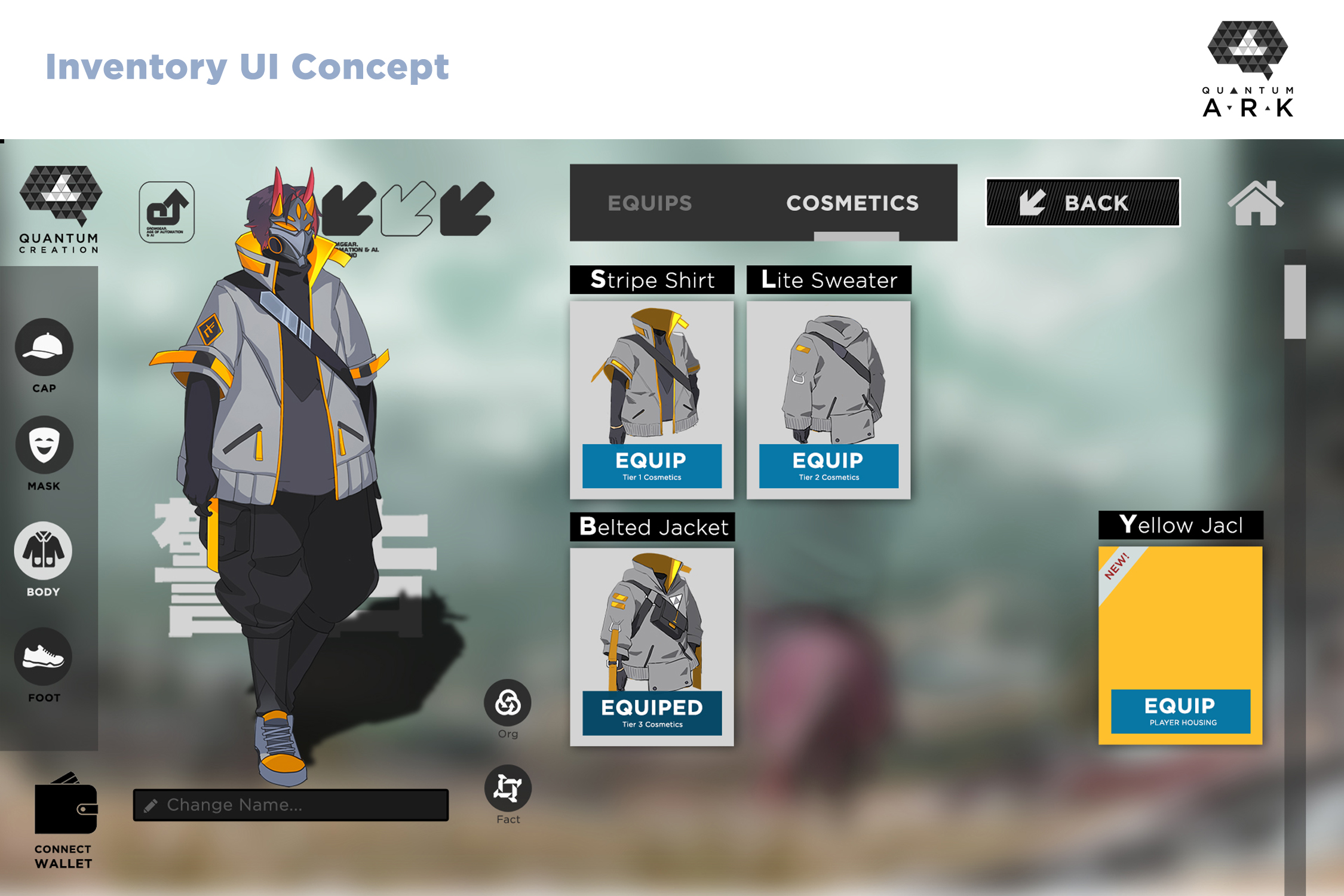
Task: Equip the Yellow Jacket item
Action: [1180, 711]
